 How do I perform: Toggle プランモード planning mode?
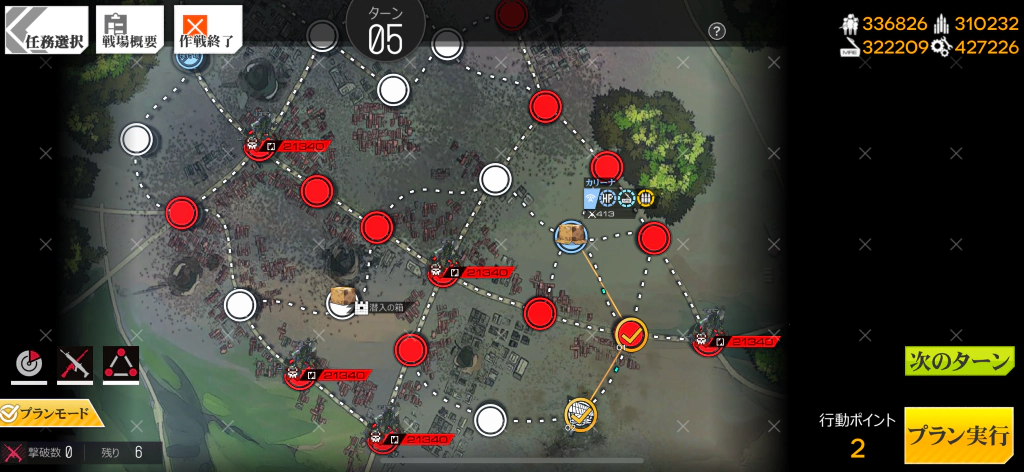(50, 412)
